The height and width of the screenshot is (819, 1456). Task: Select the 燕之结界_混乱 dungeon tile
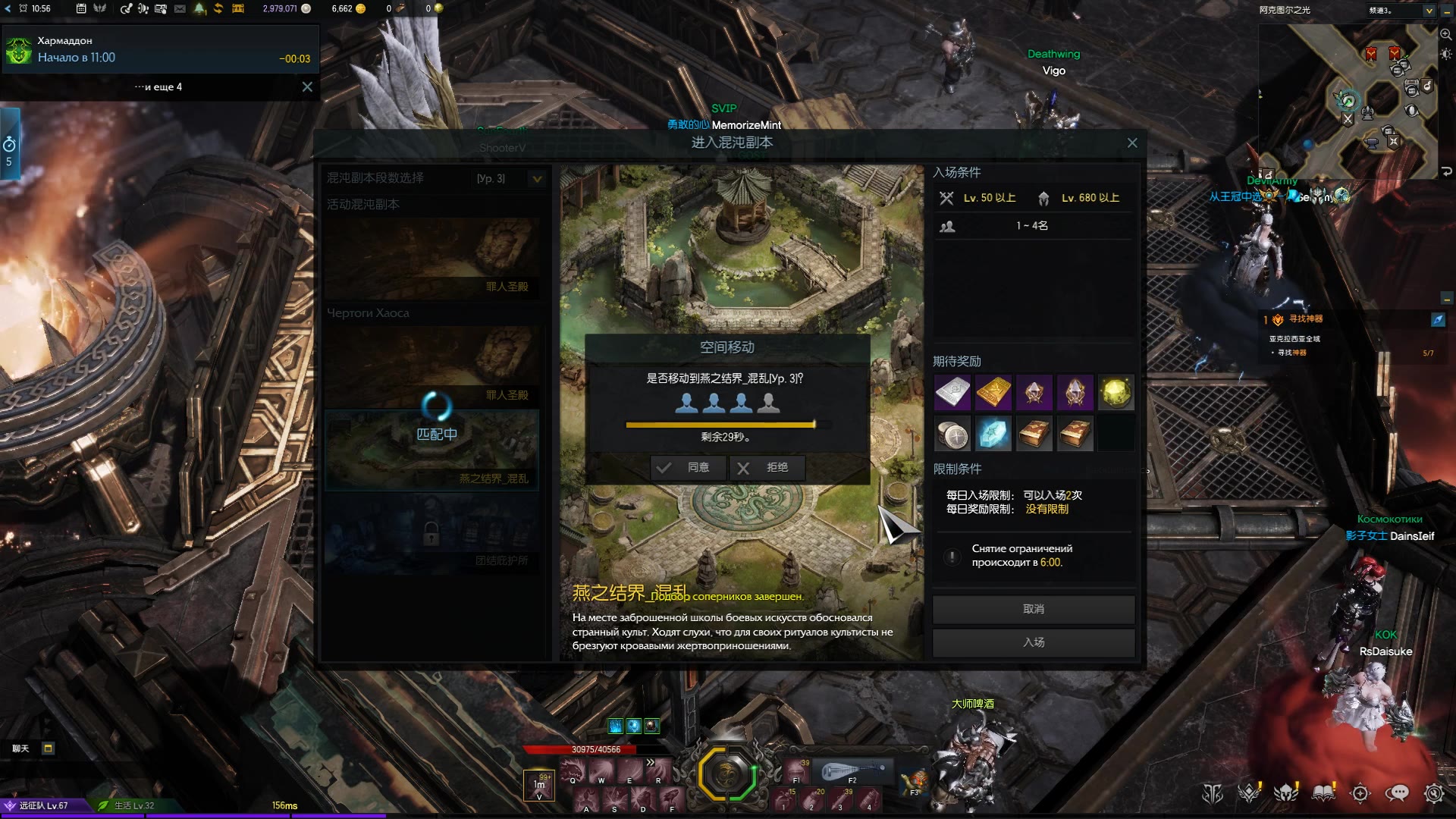(x=431, y=450)
